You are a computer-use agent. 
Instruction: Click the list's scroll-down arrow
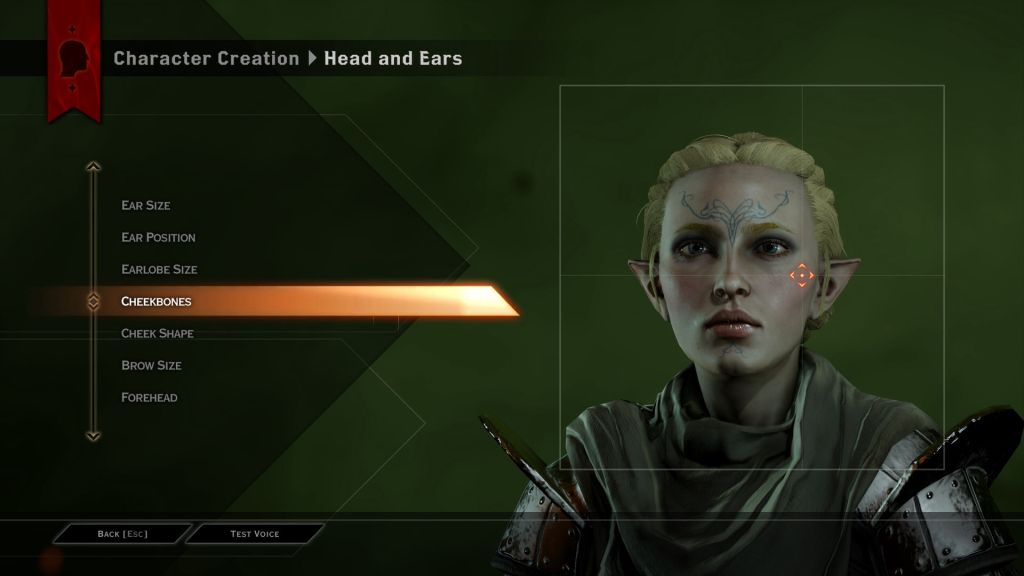tap(93, 435)
